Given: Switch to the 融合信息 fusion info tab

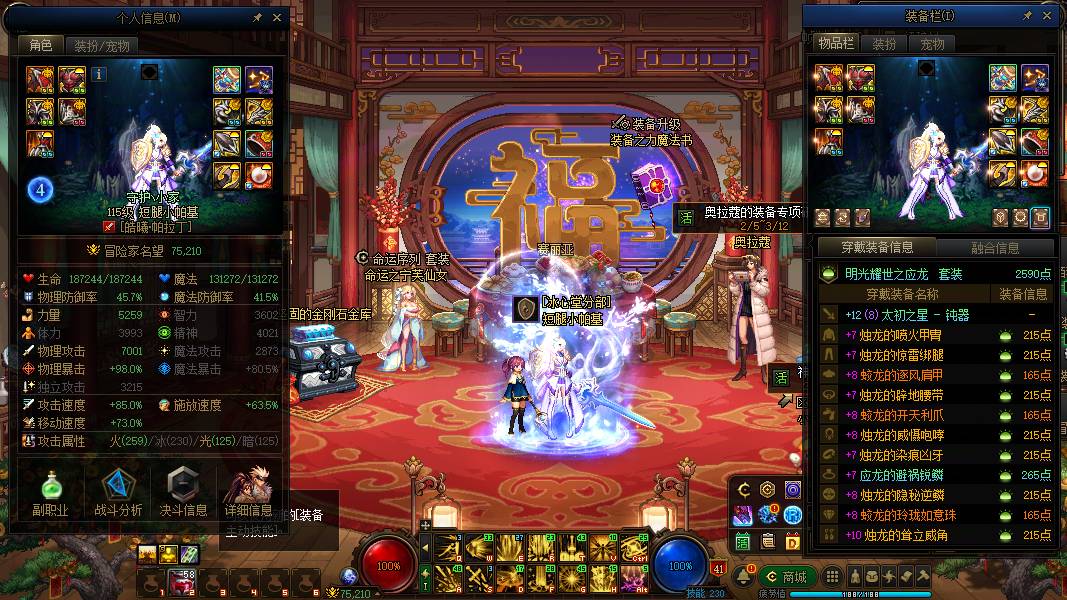Looking at the screenshot, I should (x=995, y=248).
